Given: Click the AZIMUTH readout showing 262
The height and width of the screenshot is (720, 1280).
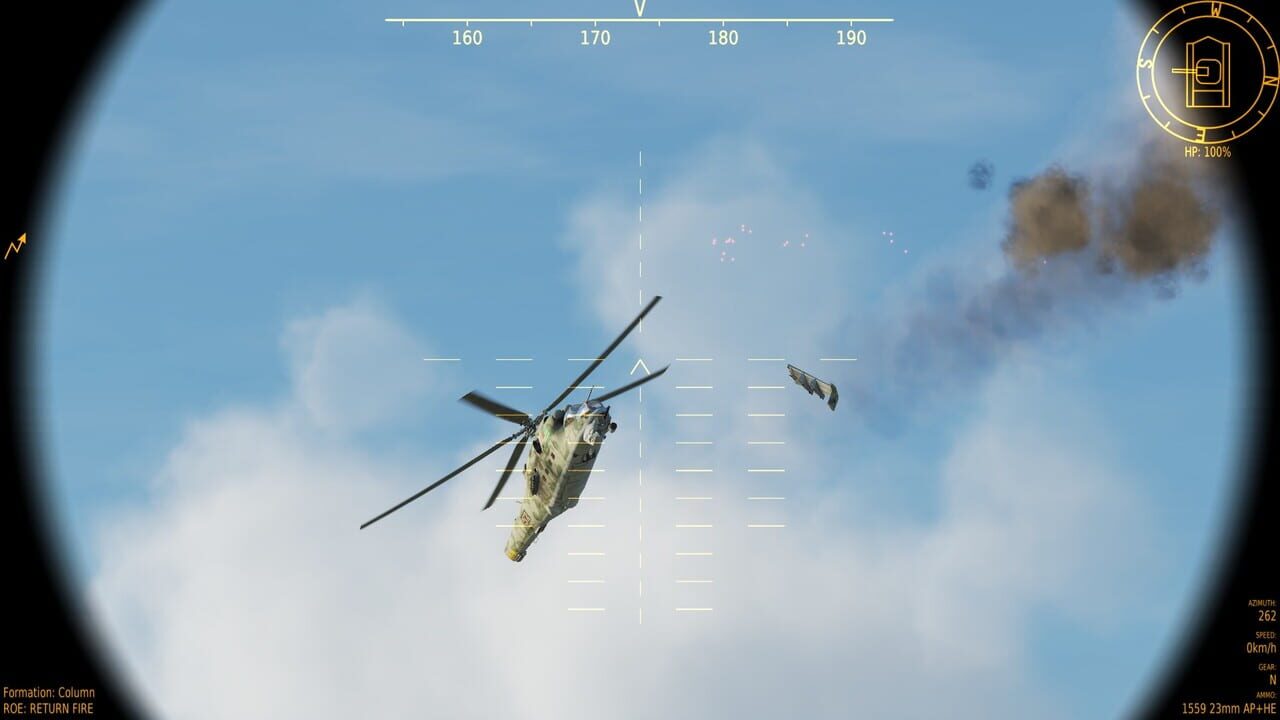Looking at the screenshot, I should point(1266,616).
